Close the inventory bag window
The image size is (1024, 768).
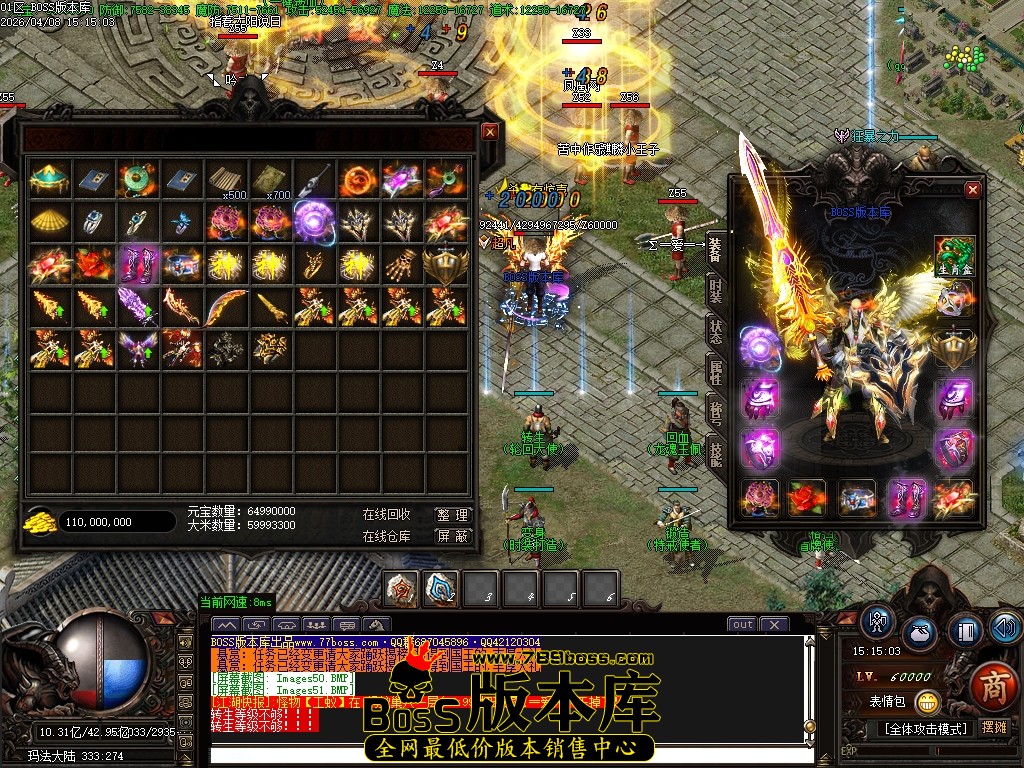click(x=489, y=131)
